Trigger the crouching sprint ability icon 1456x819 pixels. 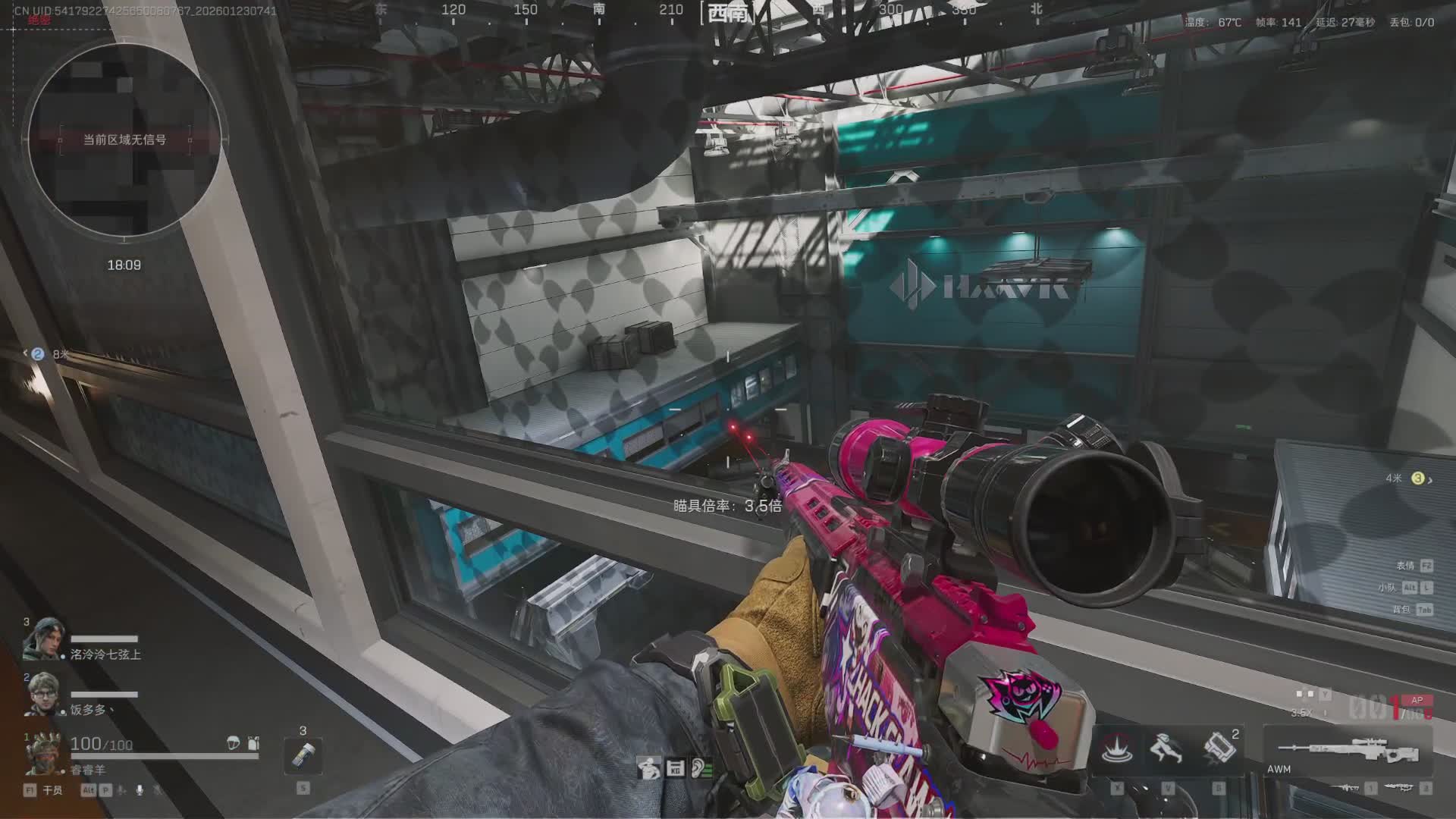point(1167,749)
